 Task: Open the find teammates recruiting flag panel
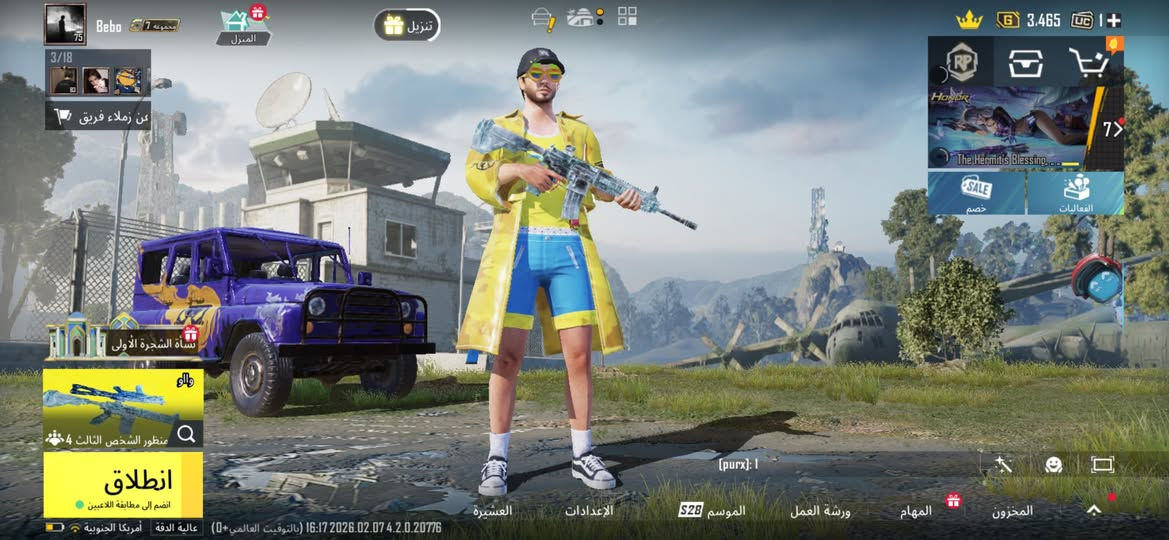[x=98, y=117]
